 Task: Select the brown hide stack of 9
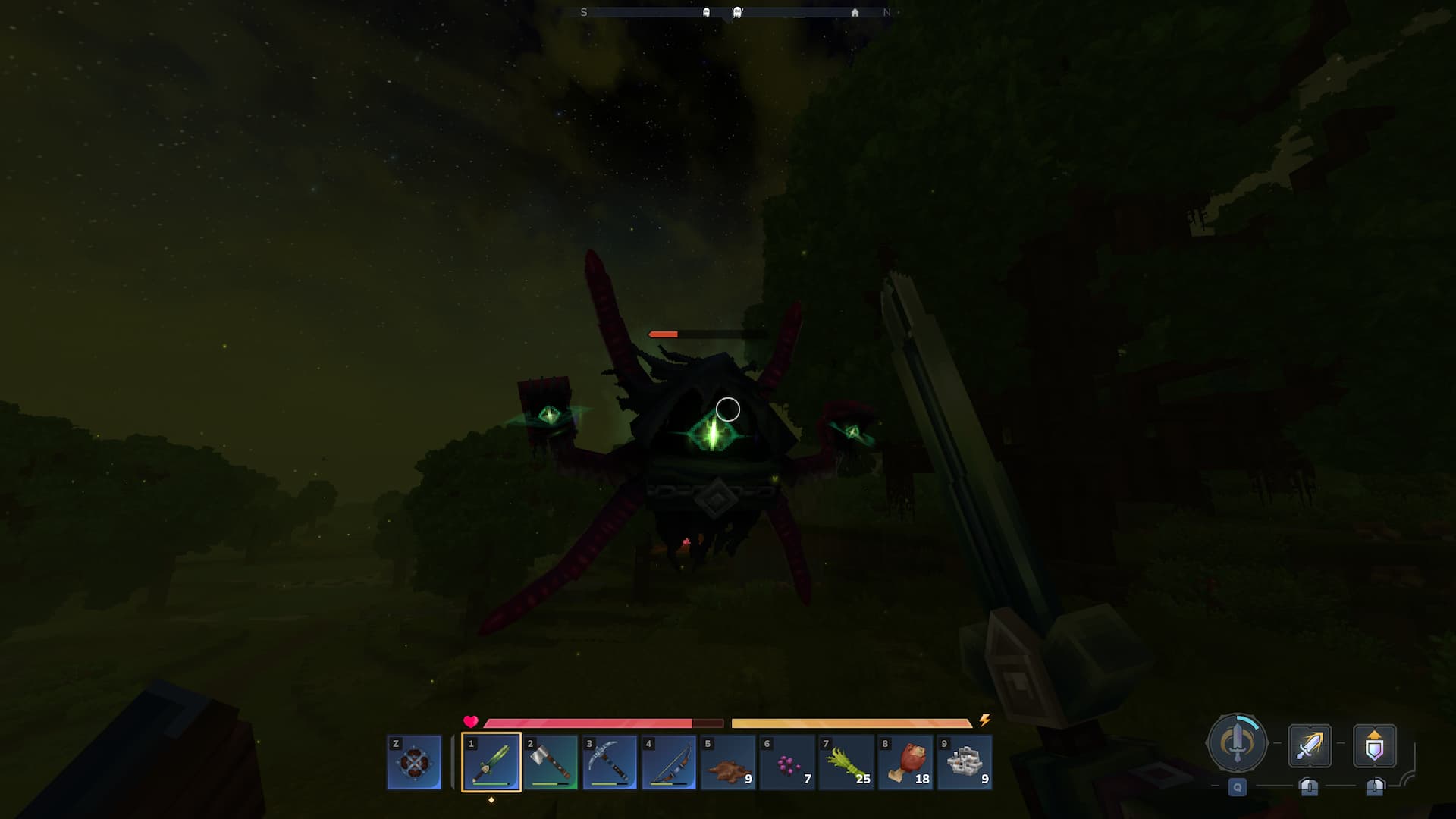[727, 762]
